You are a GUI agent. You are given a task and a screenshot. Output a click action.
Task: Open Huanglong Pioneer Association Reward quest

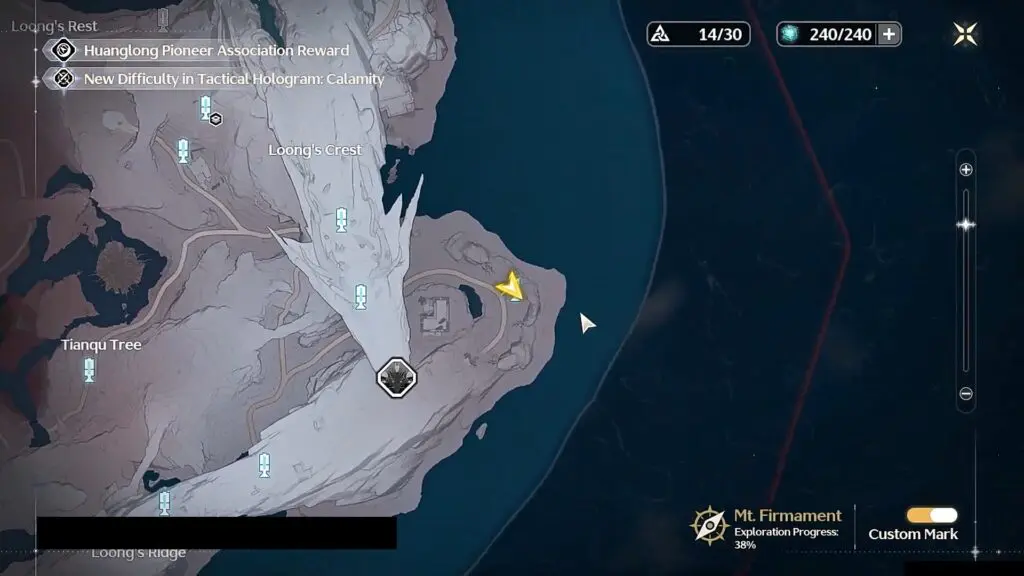tap(216, 50)
